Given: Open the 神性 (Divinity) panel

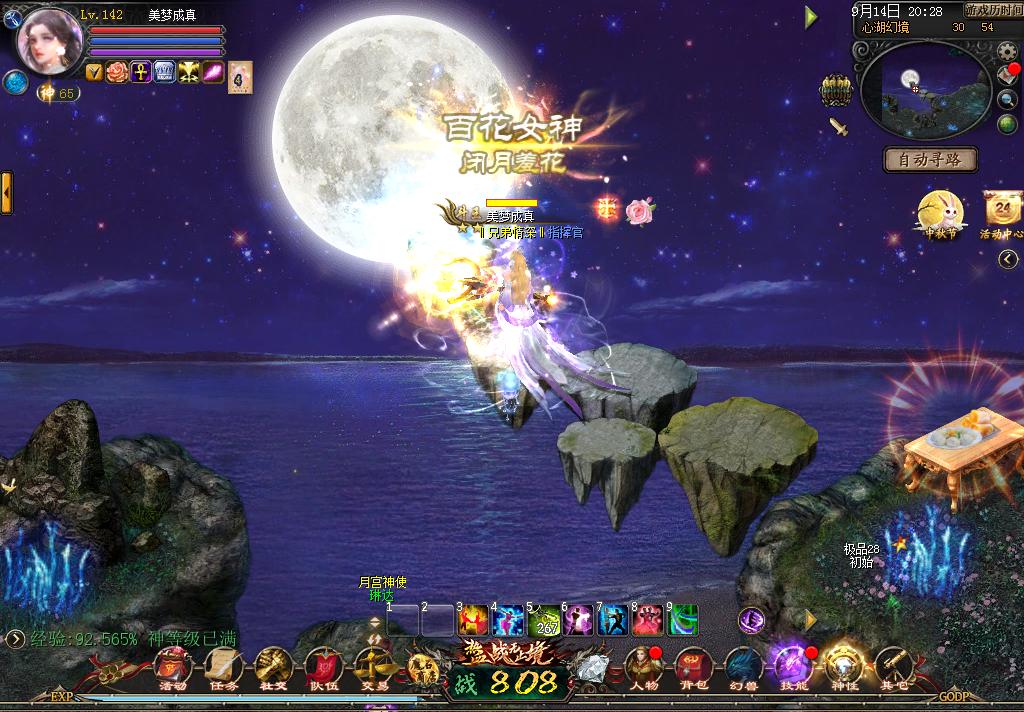Looking at the screenshot, I should 842,664.
